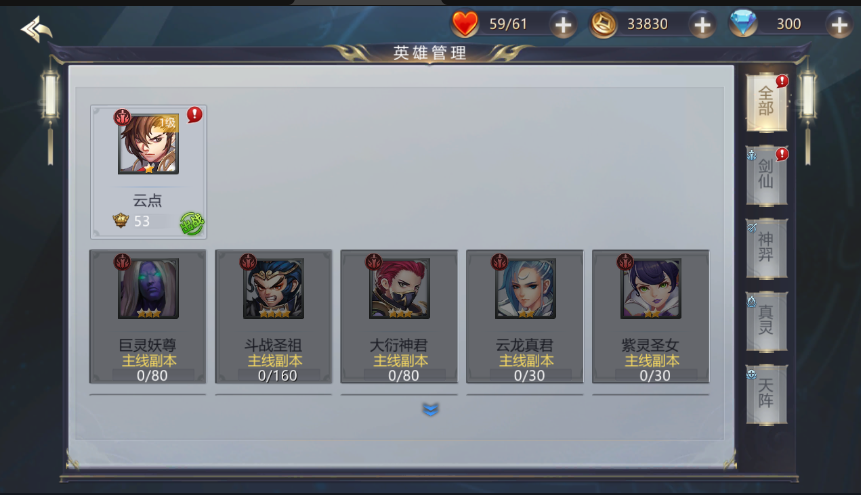The image size is (861, 495).
Task: Select the owned hero 云点
Action: tap(148, 170)
